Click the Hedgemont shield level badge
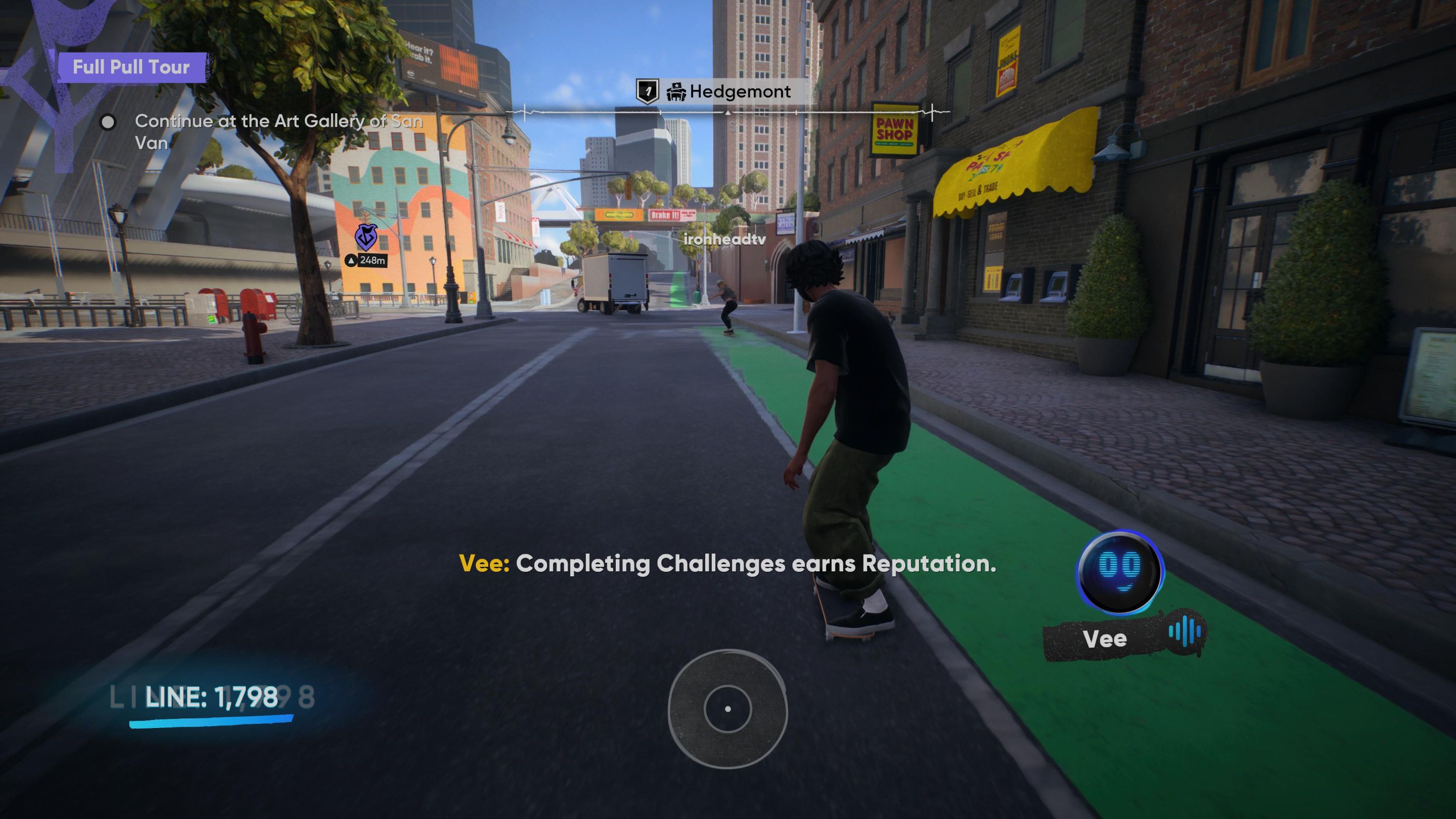1456x819 pixels. pyautogui.click(x=648, y=91)
